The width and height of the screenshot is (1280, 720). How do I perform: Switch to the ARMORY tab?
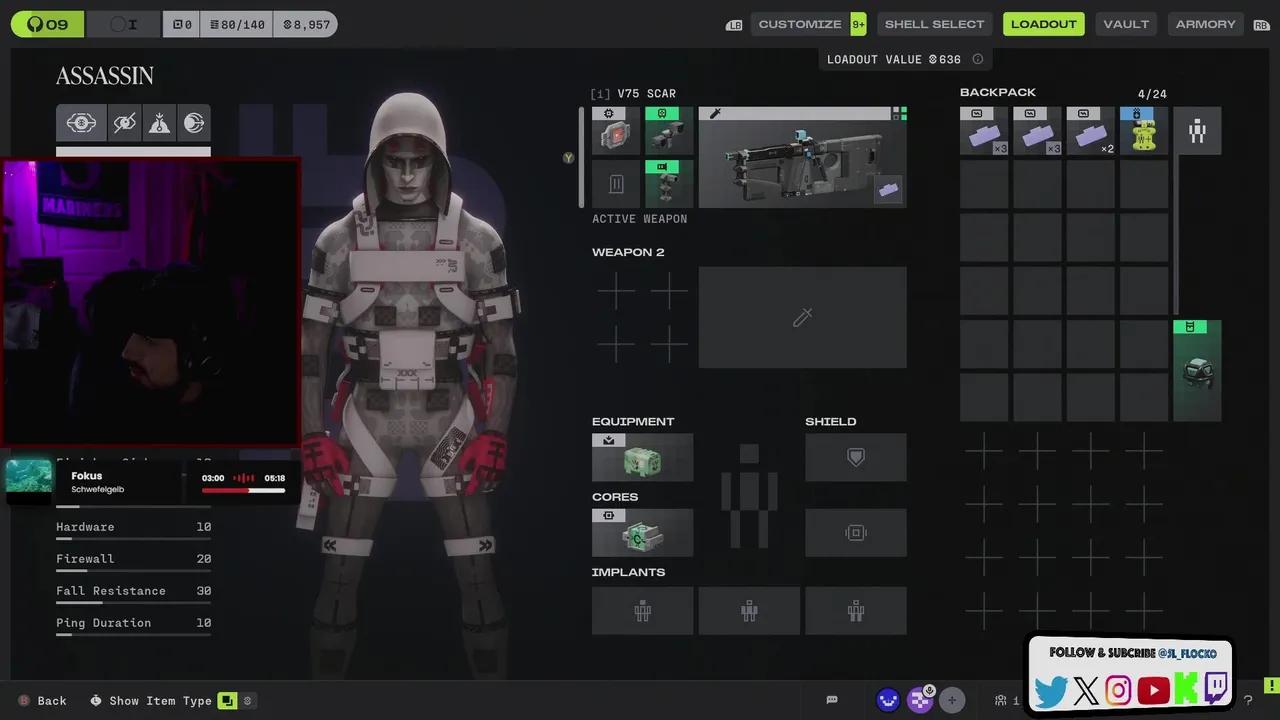pos(1205,23)
